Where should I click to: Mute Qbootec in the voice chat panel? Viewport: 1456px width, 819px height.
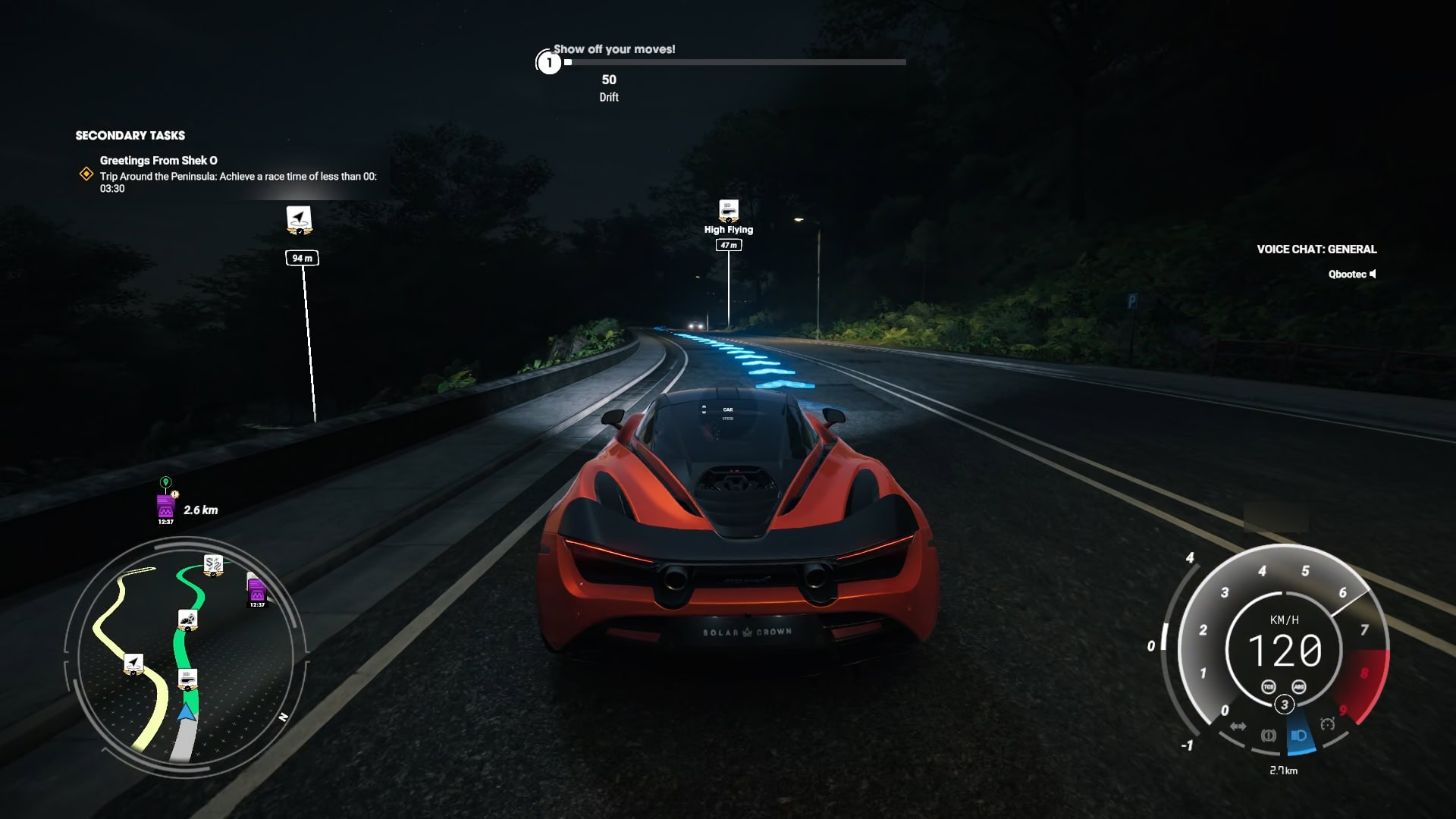pos(1374,274)
